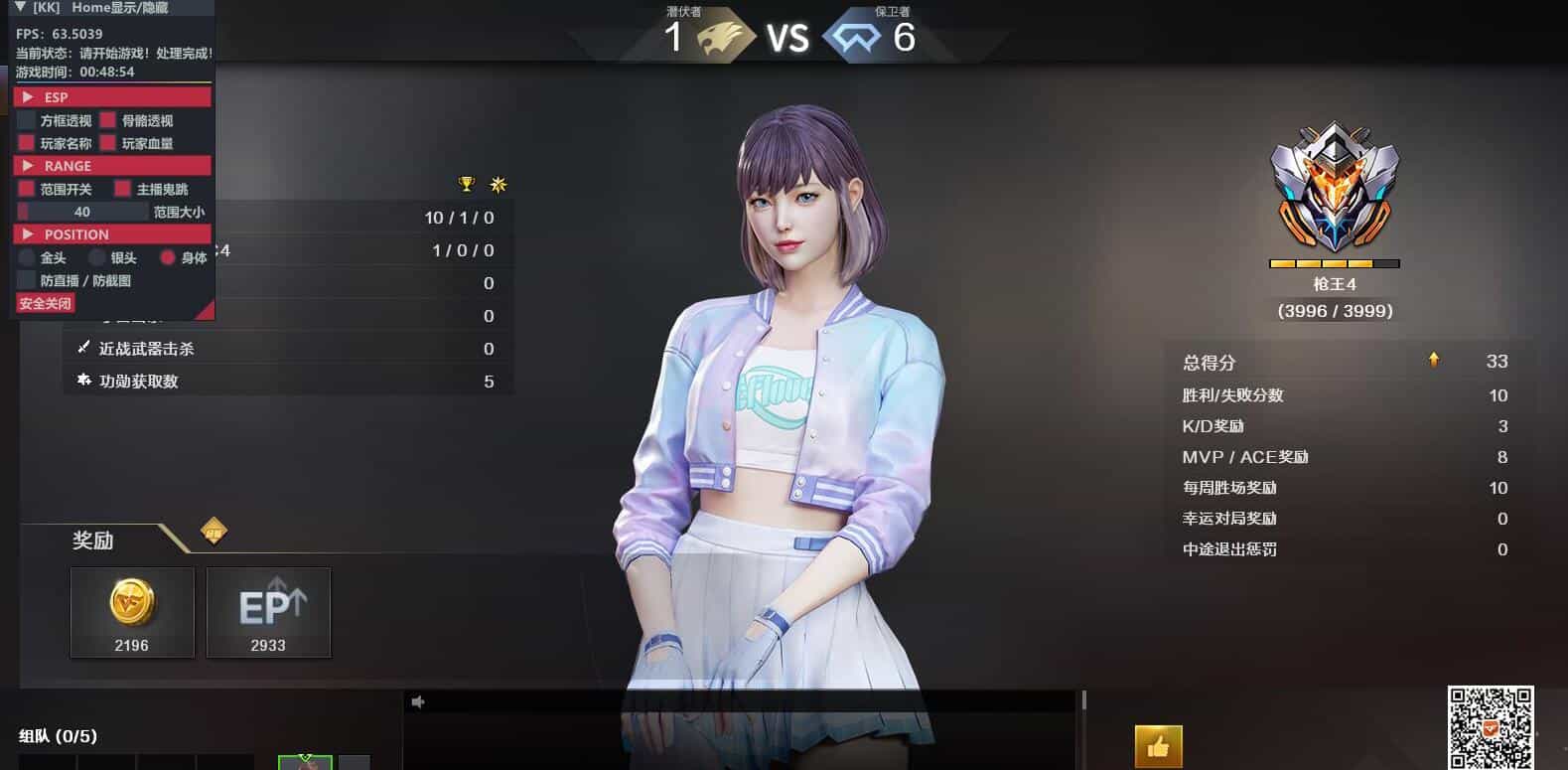Click the gold star MVP icon
The width and height of the screenshot is (1568, 770).
pos(497,184)
